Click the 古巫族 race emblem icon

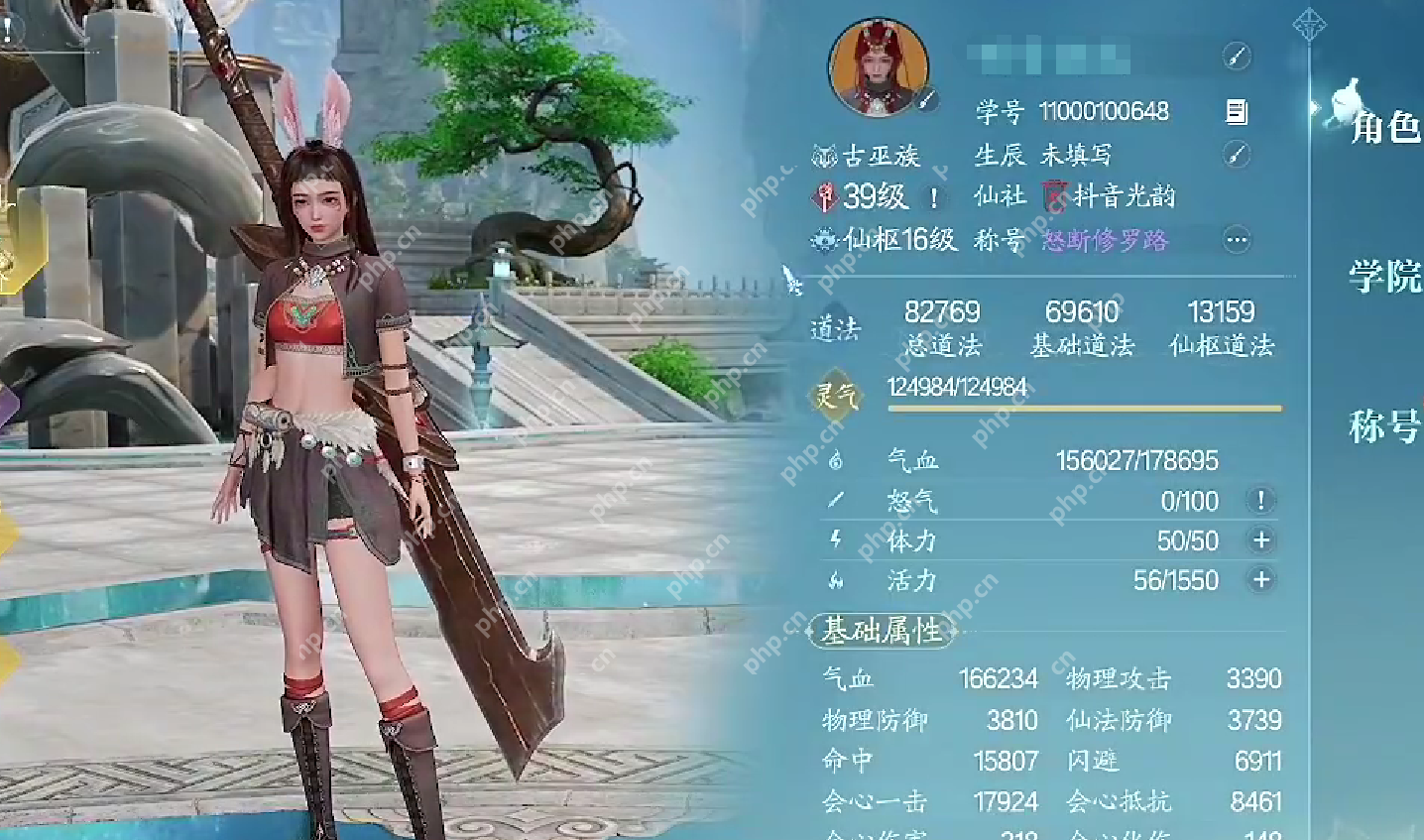(x=823, y=155)
